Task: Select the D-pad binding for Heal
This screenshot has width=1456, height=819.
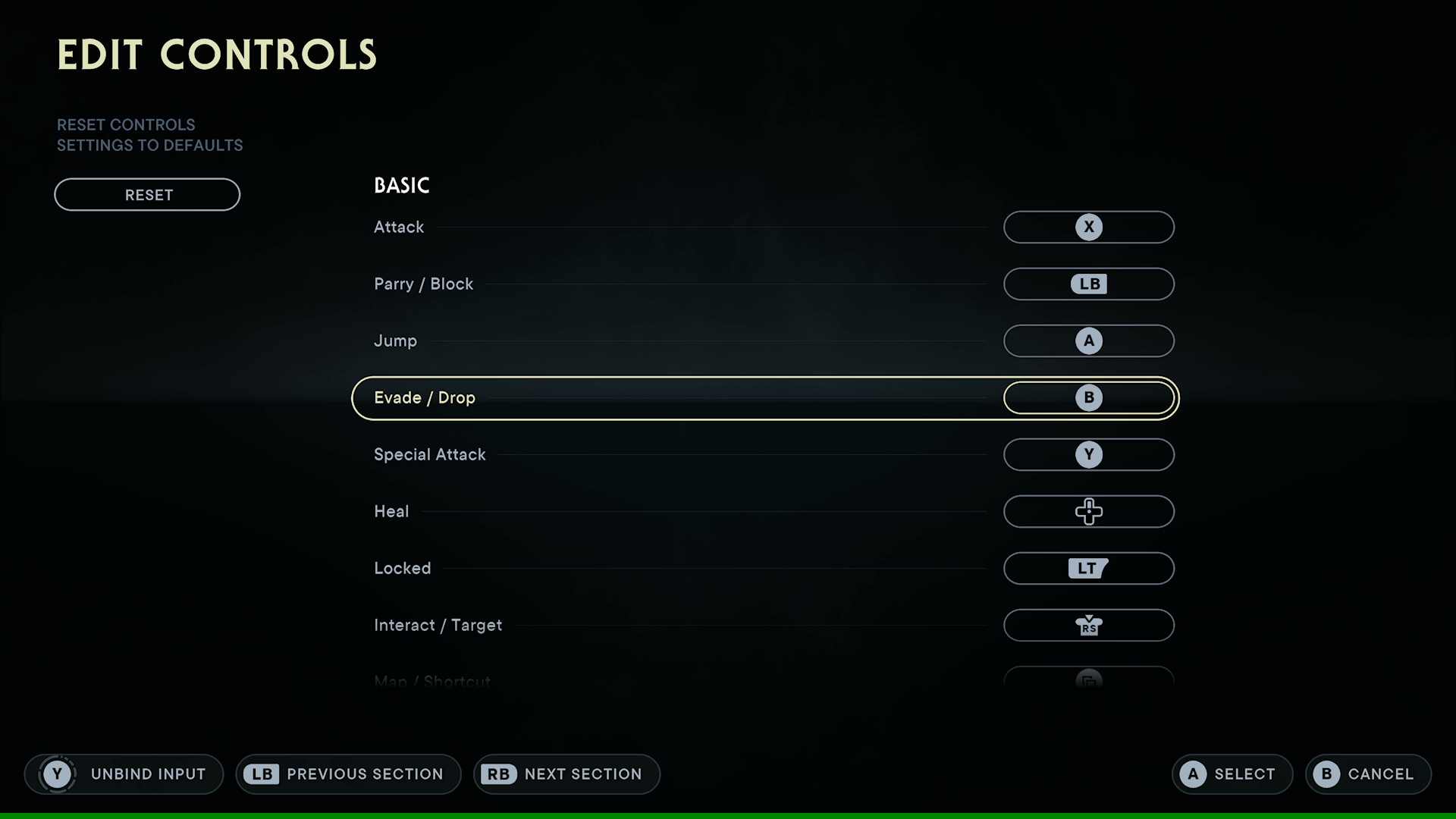Action: click(1089, 511)
